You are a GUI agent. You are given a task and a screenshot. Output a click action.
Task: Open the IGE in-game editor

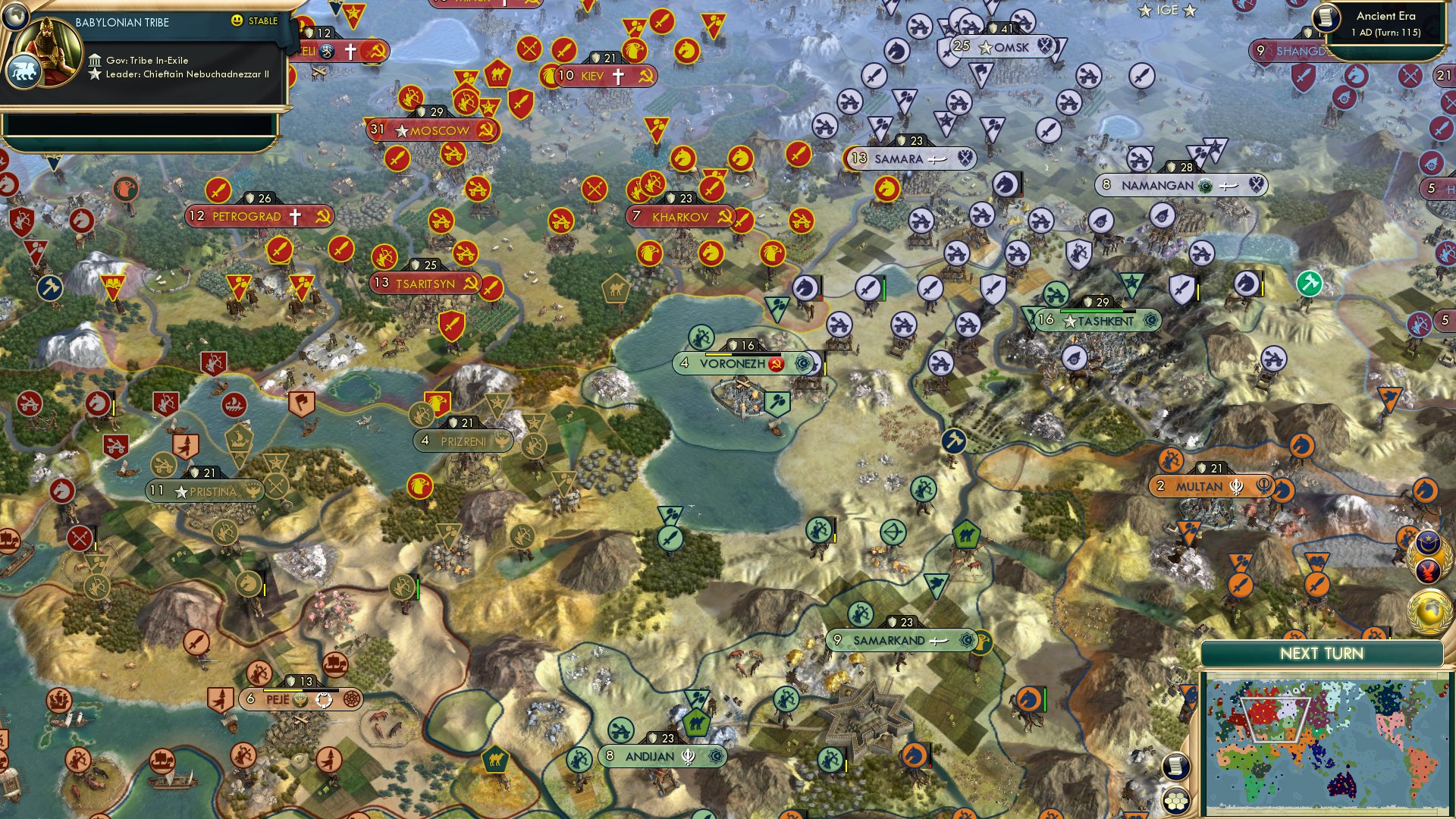coord(1167,10)
